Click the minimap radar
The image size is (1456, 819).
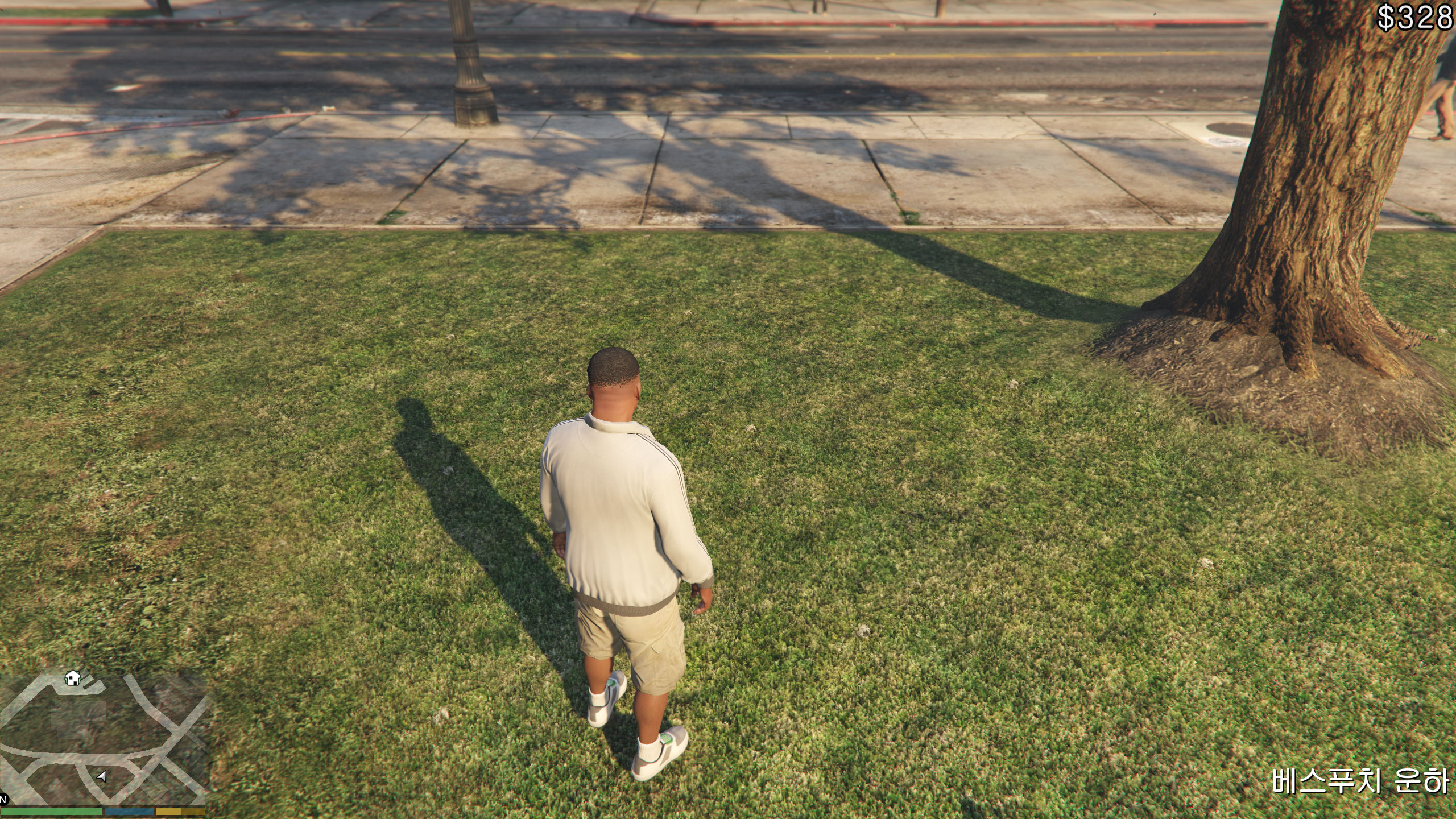pyautogui.click(x=103, y=738)
